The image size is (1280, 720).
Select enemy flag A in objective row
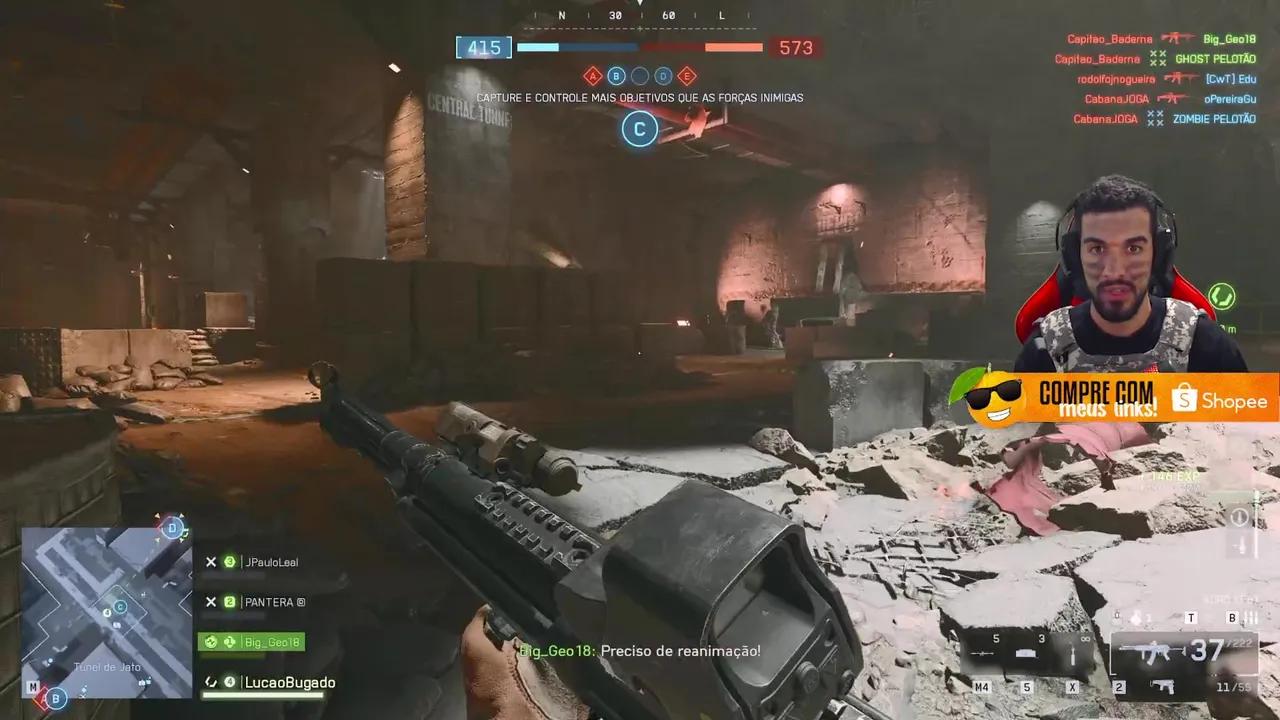[592, 76]
